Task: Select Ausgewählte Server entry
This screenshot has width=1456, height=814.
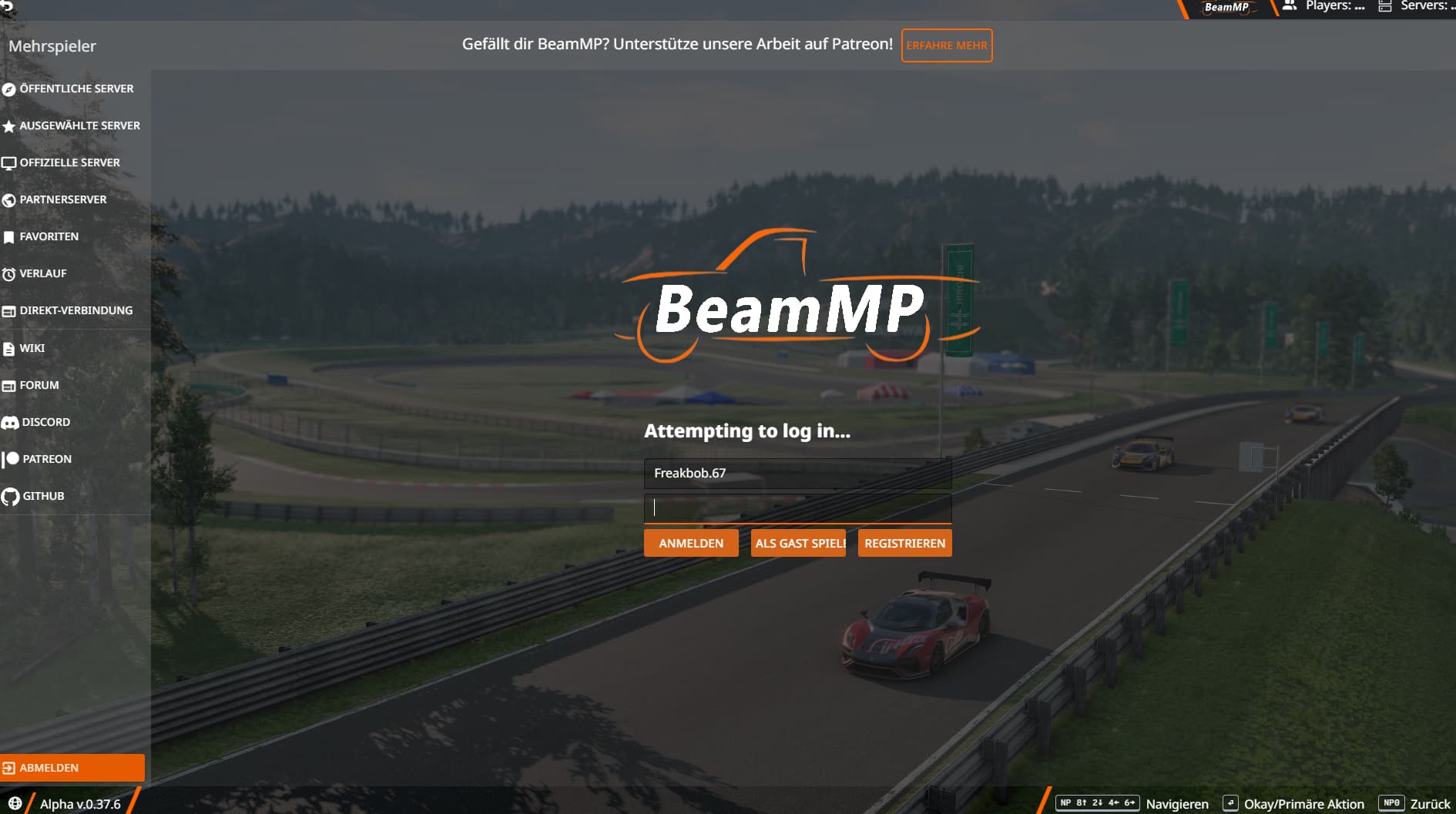Action: 79,126
